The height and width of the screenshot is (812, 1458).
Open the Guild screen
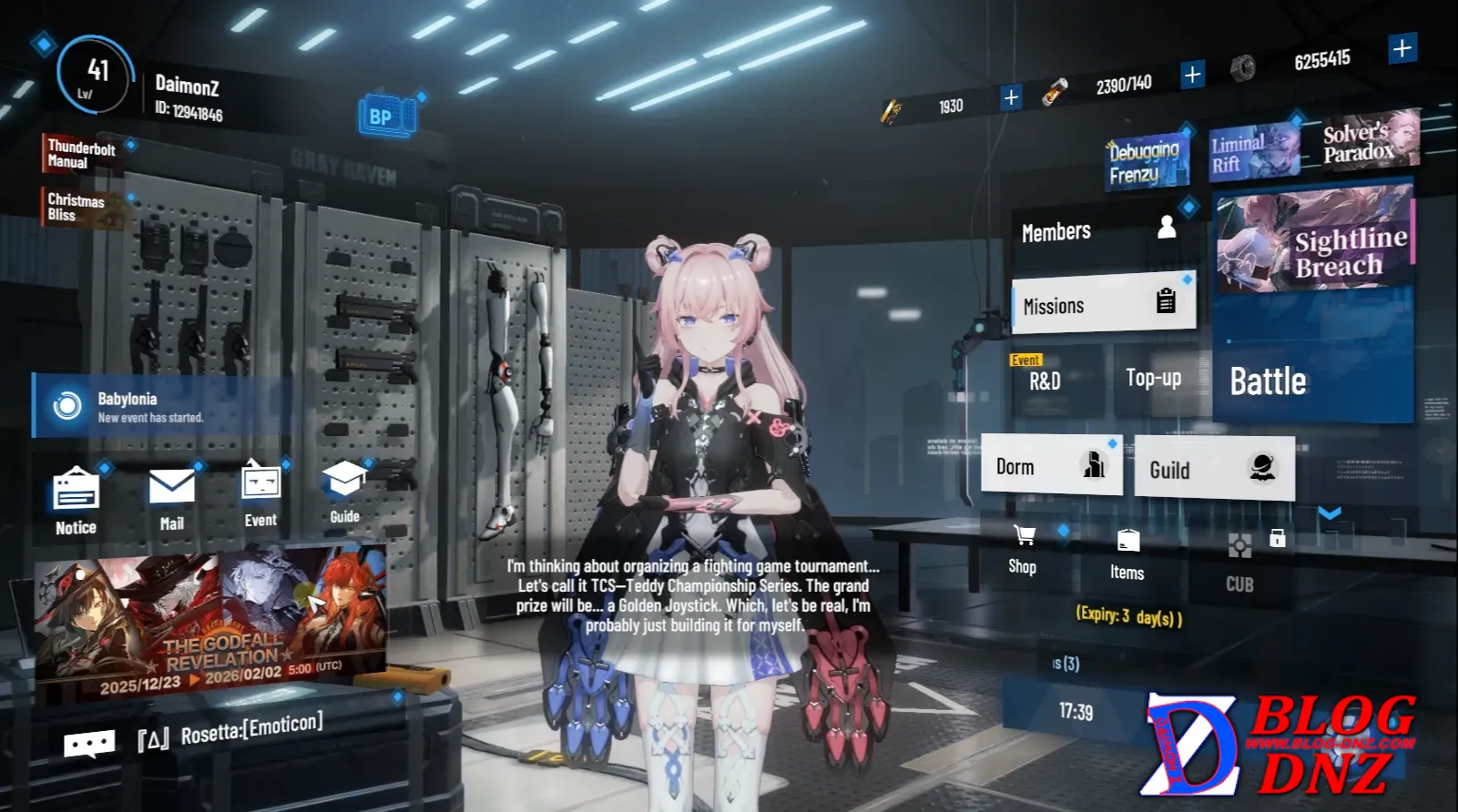[x=1213, y=469]
